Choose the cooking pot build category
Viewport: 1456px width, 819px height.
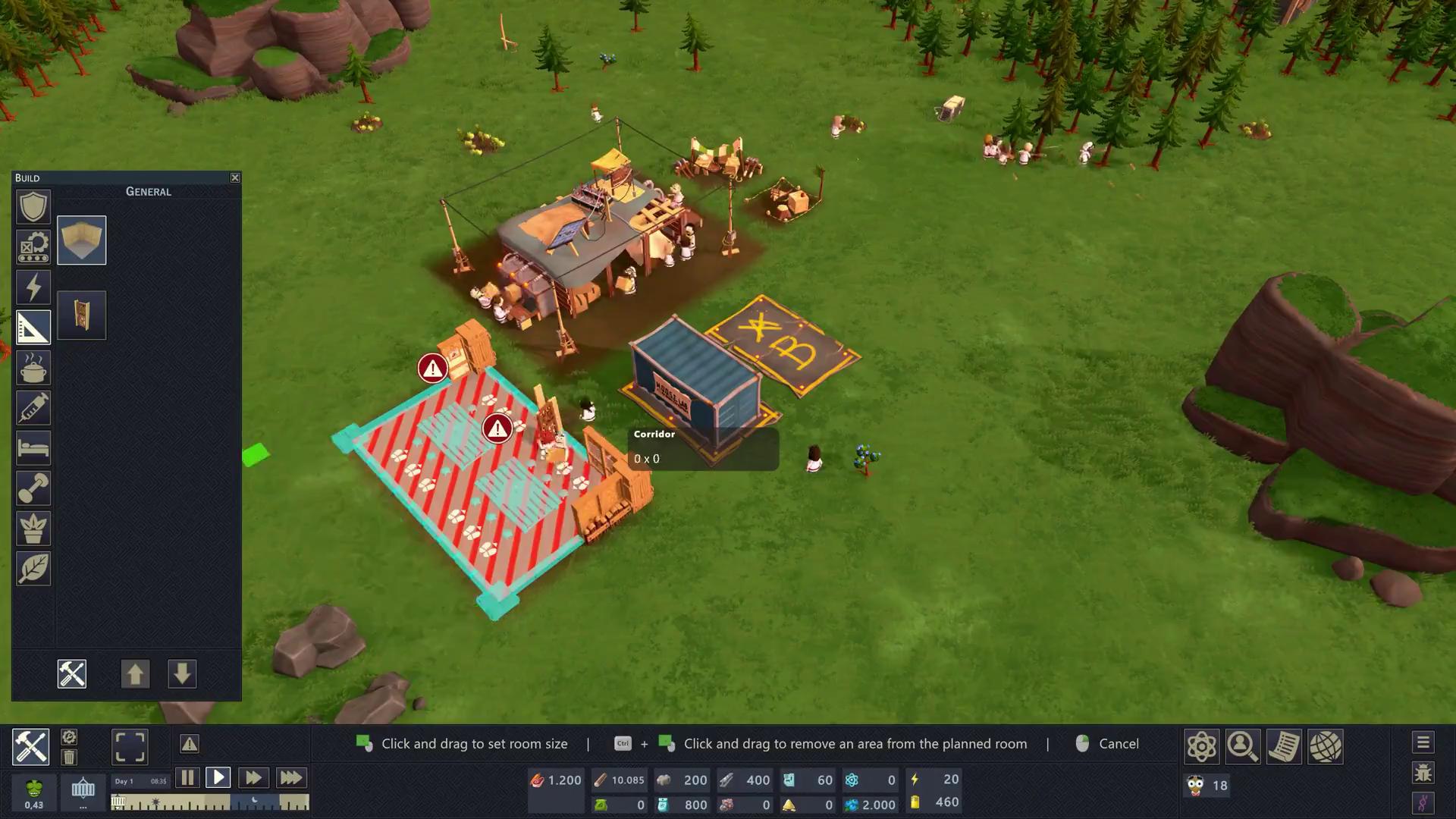[x=33, y=368]
